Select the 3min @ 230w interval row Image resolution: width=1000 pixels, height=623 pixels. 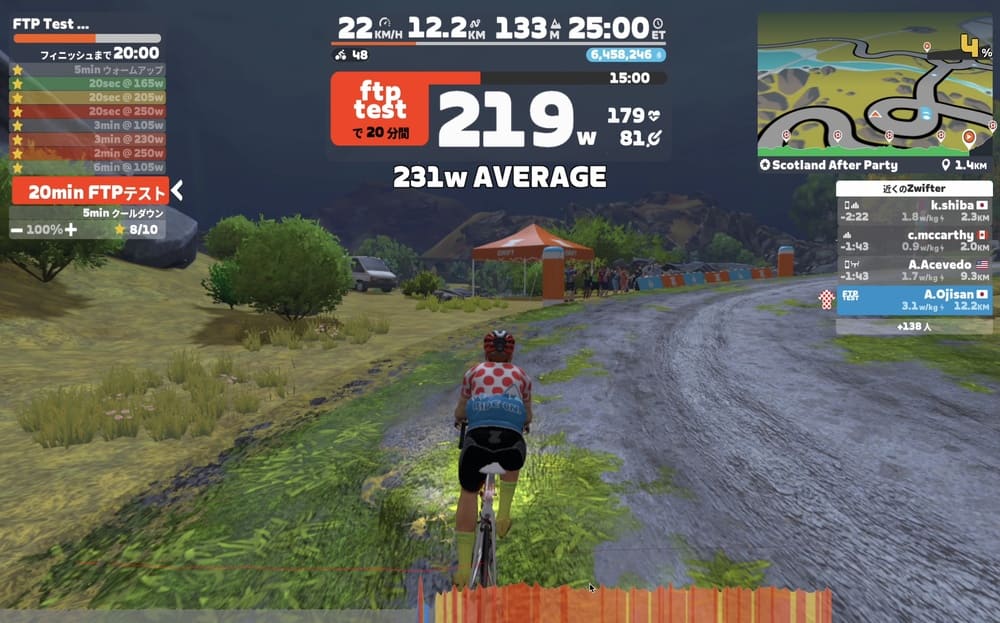[88, 140]
